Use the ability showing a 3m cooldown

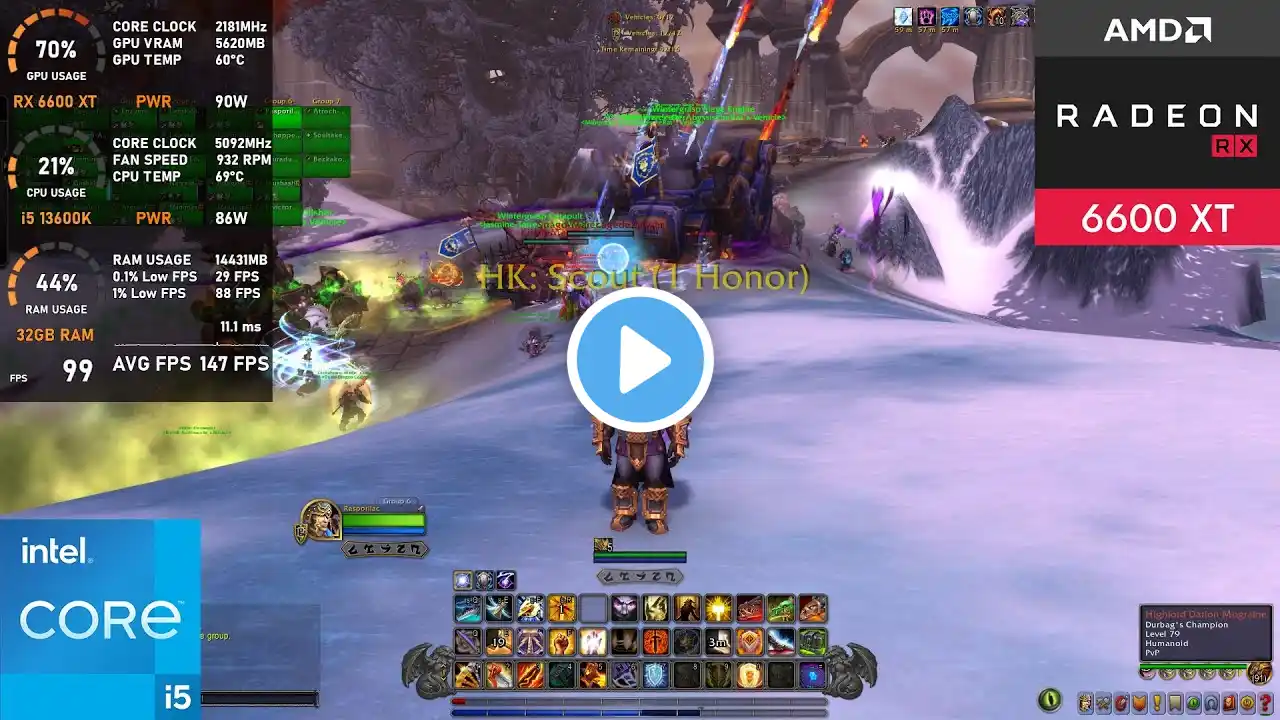click(x=718, y=641)
